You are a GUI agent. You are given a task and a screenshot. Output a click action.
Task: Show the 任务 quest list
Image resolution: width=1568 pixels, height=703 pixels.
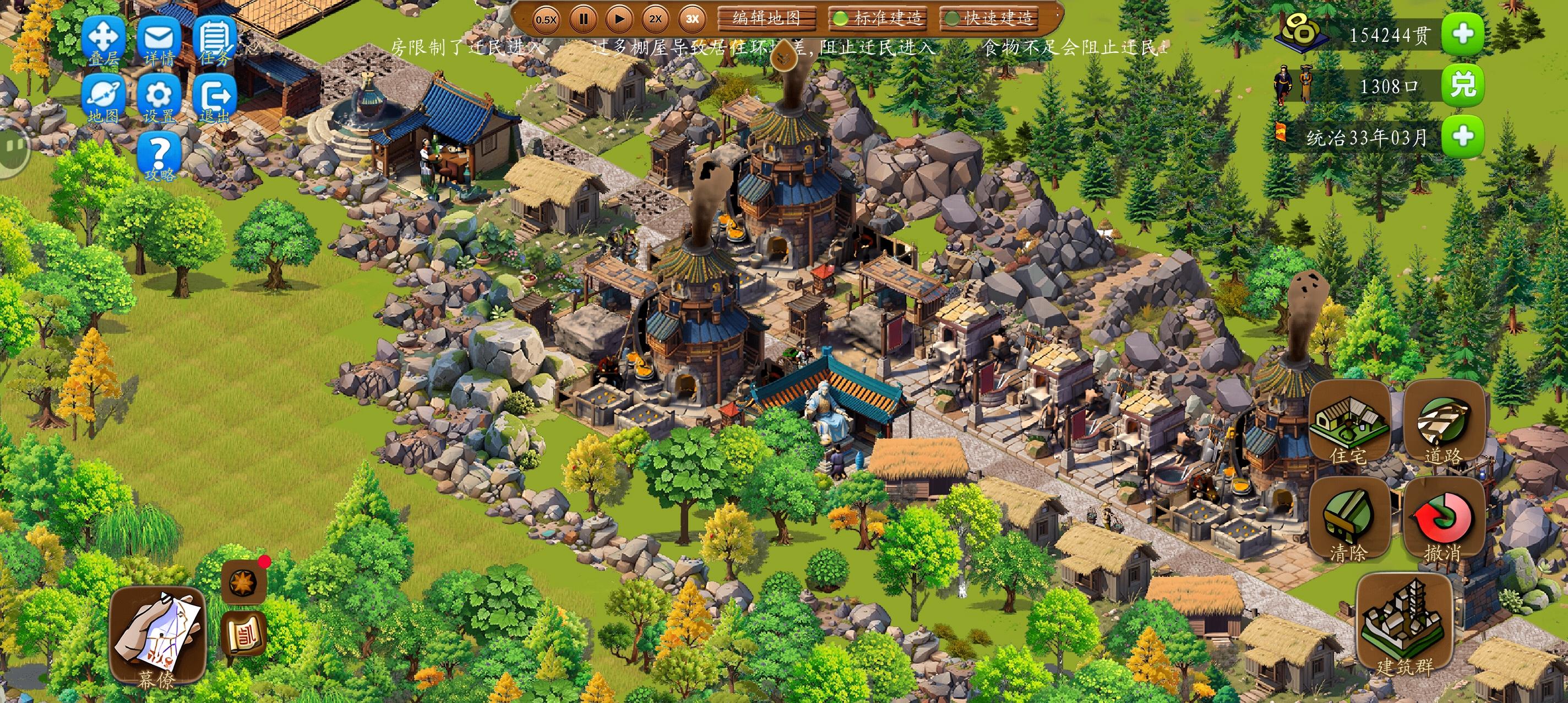pyautogui.click(x=214, y=40)
